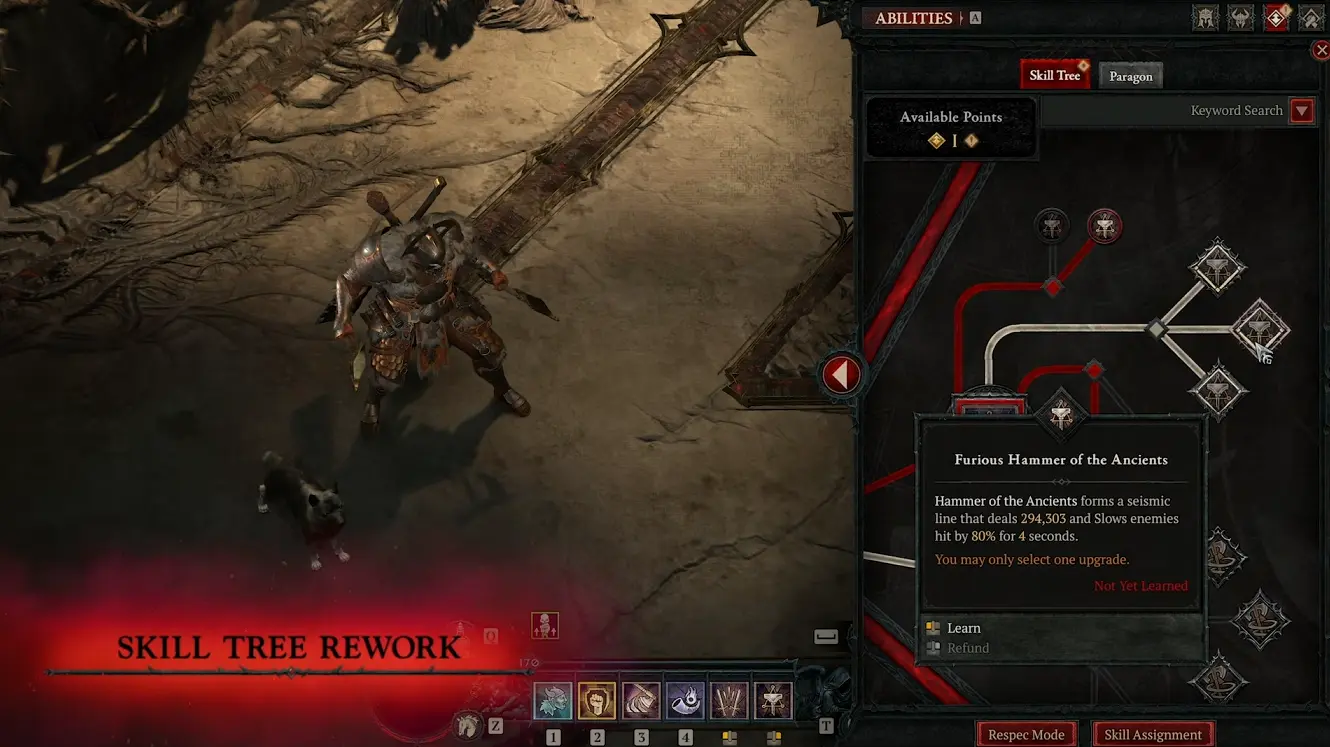Click the frozen head skill on slot 1
The image size is (1330, 747).
tap(551, 701)
